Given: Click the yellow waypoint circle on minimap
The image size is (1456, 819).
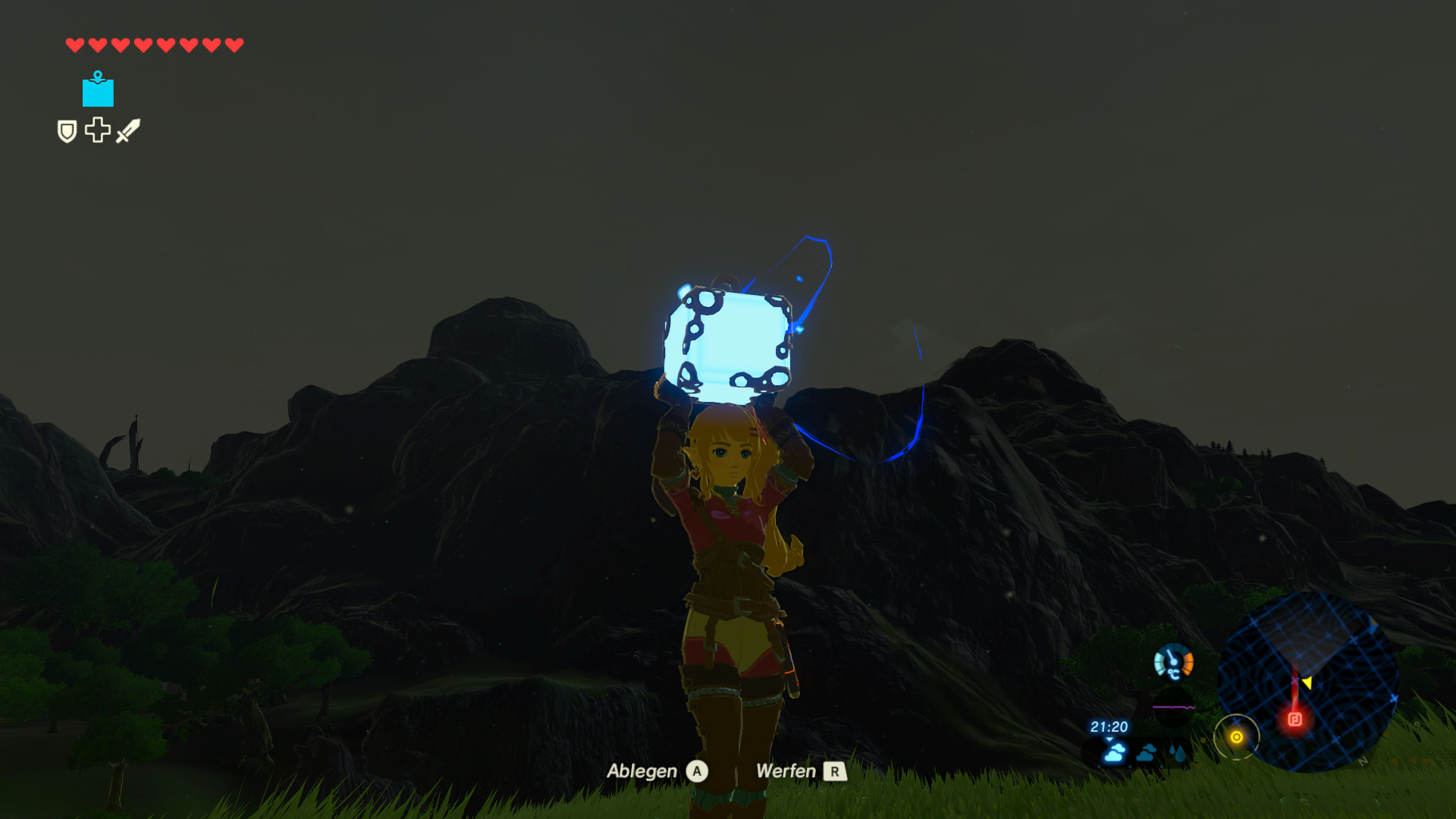Looking at the screenshot, I should coord(1238,736).
